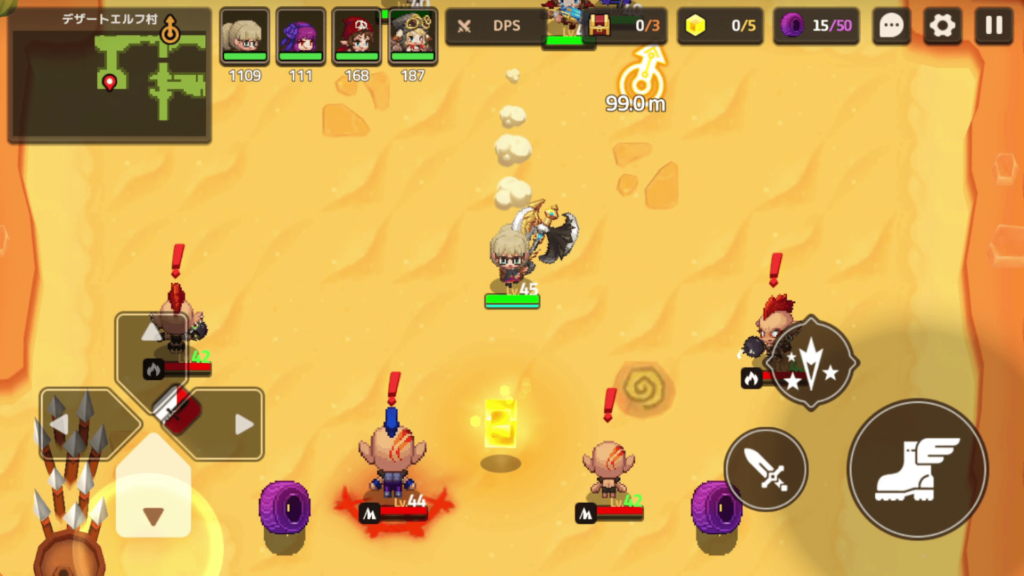
Task: Toggle the DPS meter button
Action: tap(494, 26)
